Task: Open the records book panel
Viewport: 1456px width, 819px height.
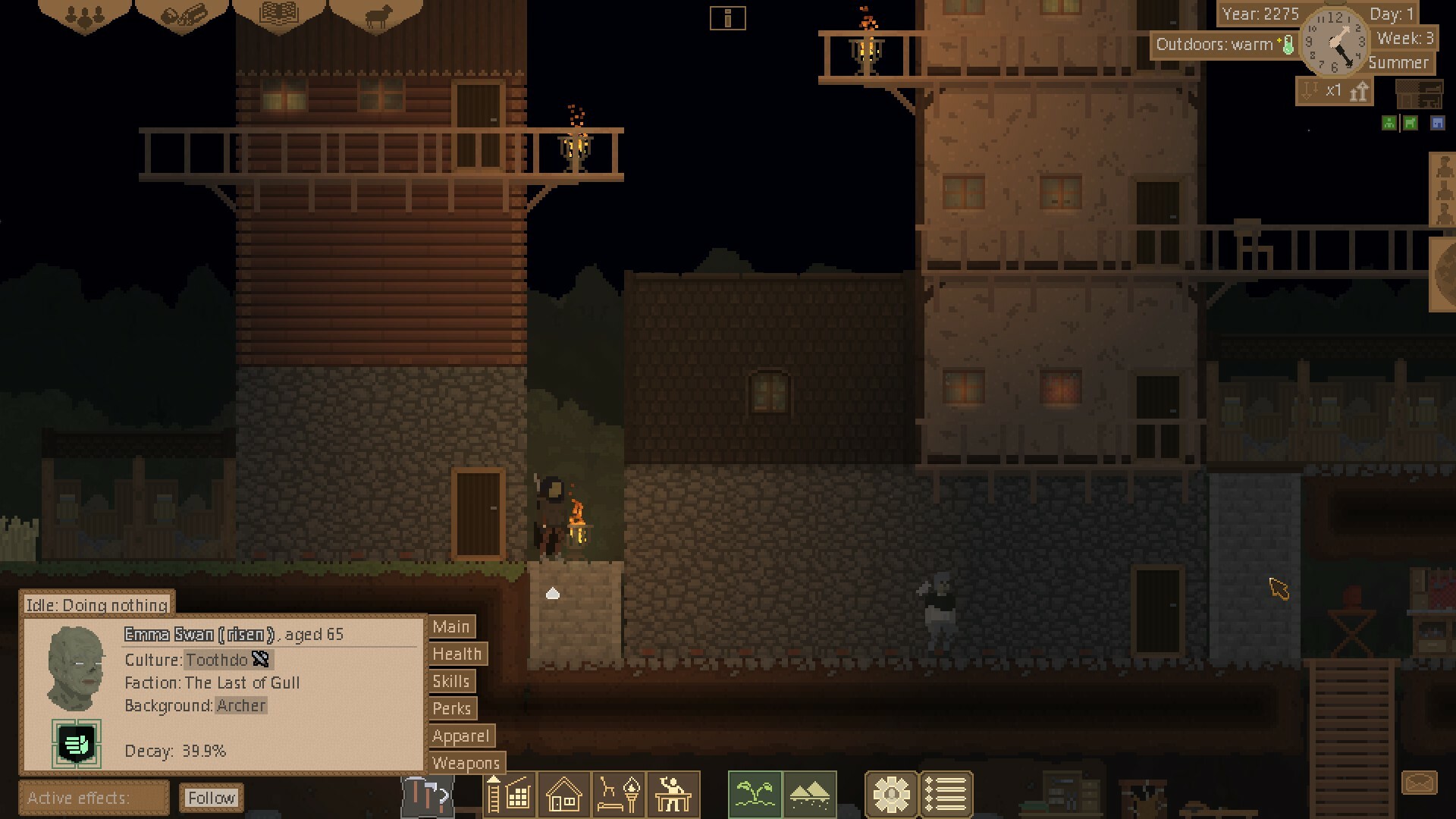Action: pyautogui.click(x=281, y=13)
